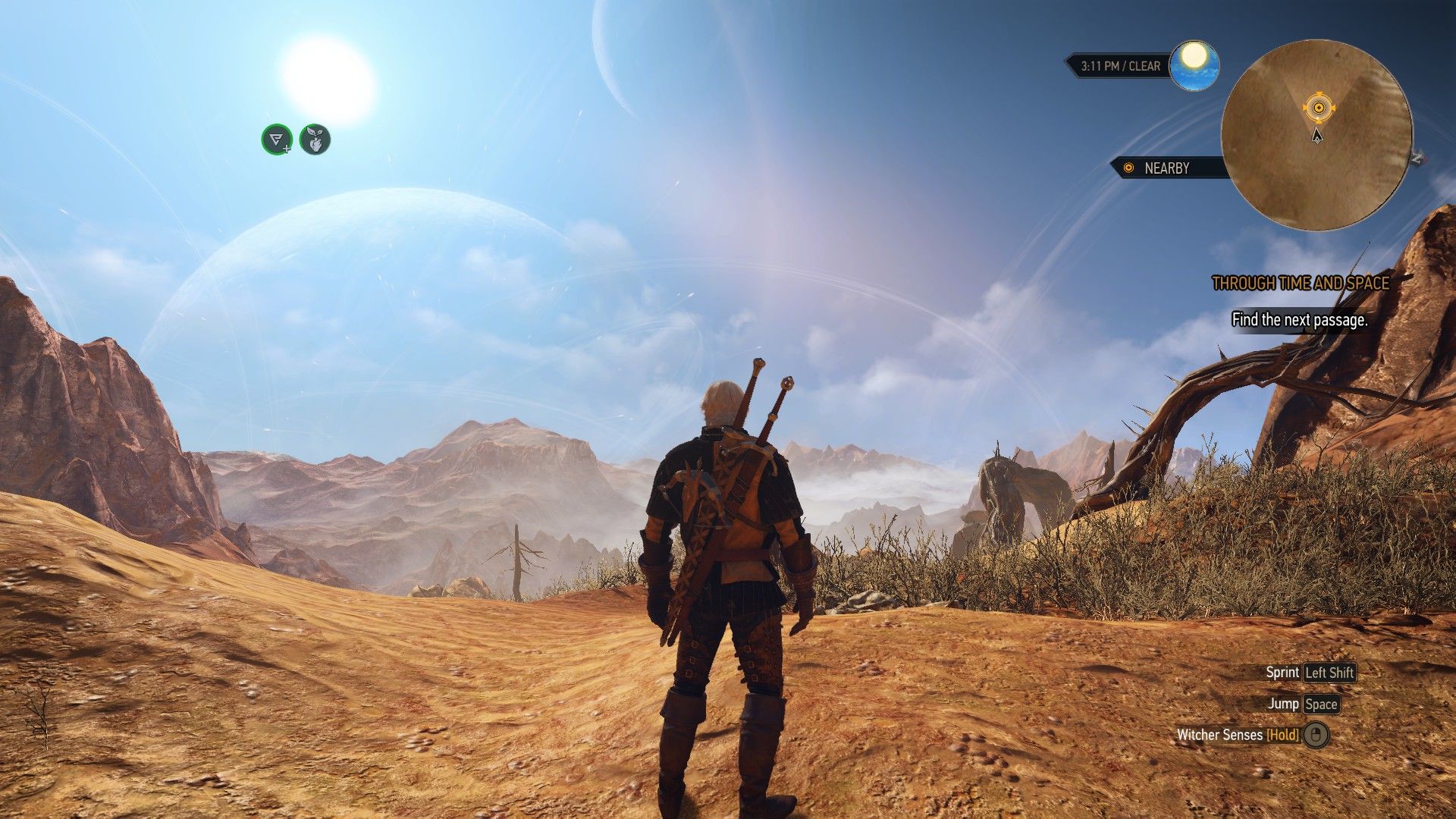1456x819 pixels.
Task: Toggle Witcher Senses via the Hold label
Action: (1282, 735)
